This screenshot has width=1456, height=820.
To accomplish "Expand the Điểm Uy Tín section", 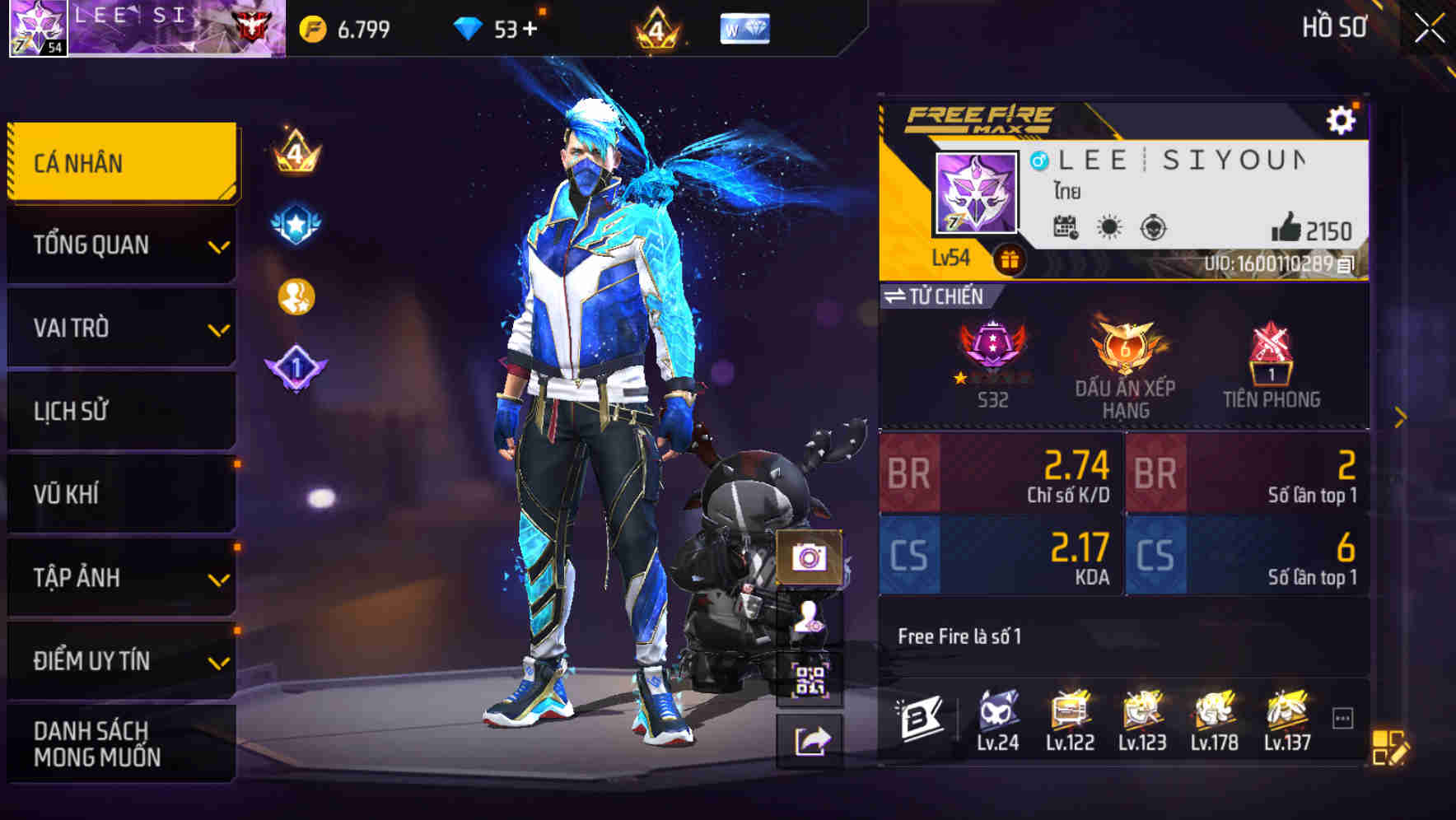I will tap(121, 659).
